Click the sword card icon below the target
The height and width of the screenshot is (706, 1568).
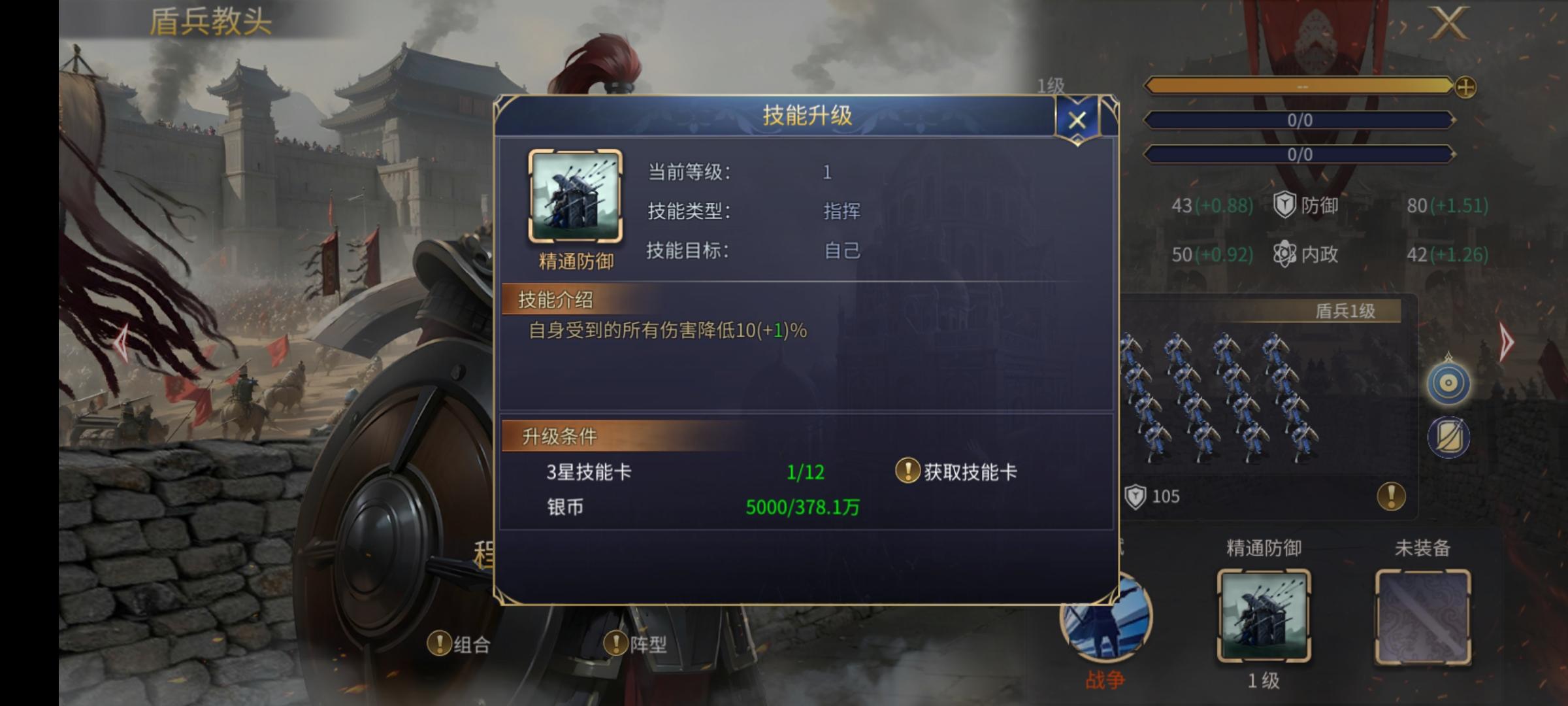coord(1449,437)
